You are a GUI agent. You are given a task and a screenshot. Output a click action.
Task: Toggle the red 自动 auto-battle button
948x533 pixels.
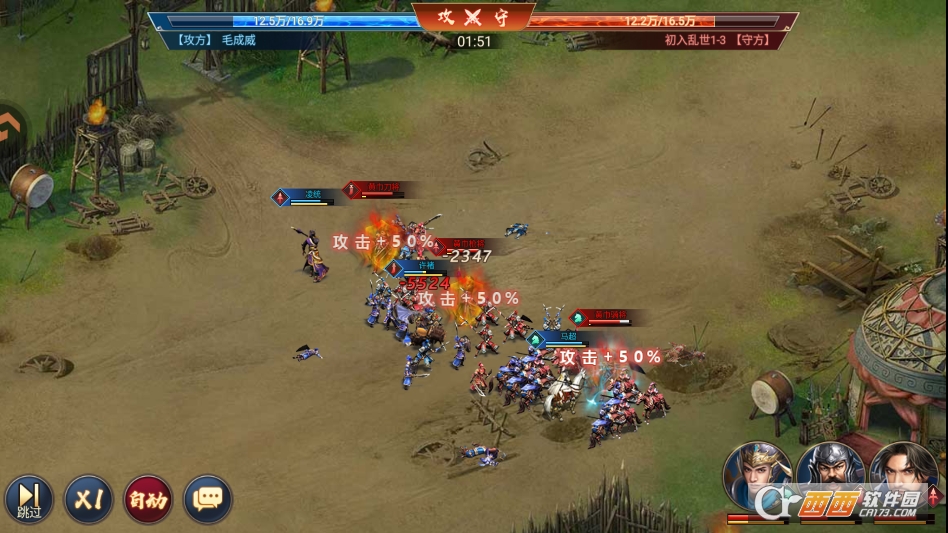(148, 499)
